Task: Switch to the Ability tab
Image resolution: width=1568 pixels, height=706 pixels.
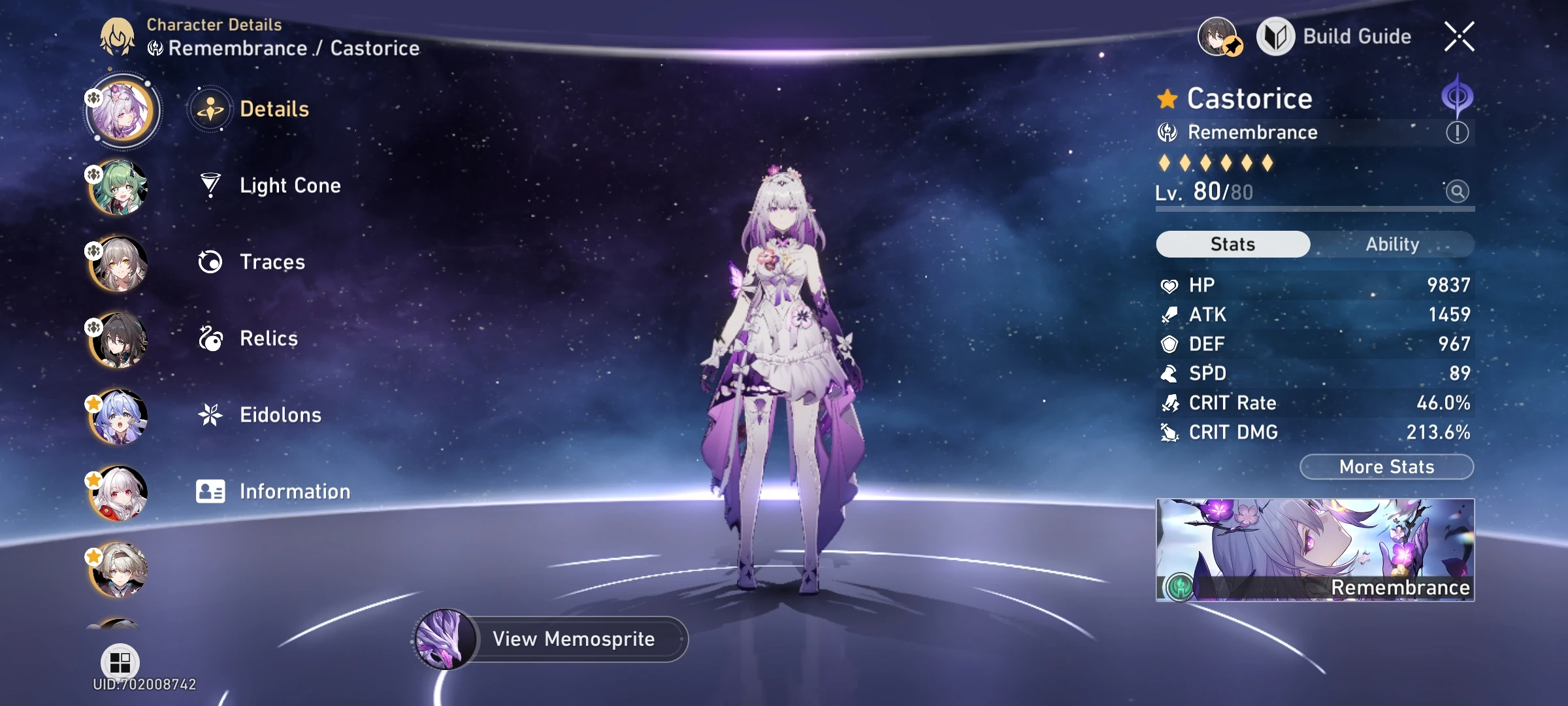Action: [1394, 244]
